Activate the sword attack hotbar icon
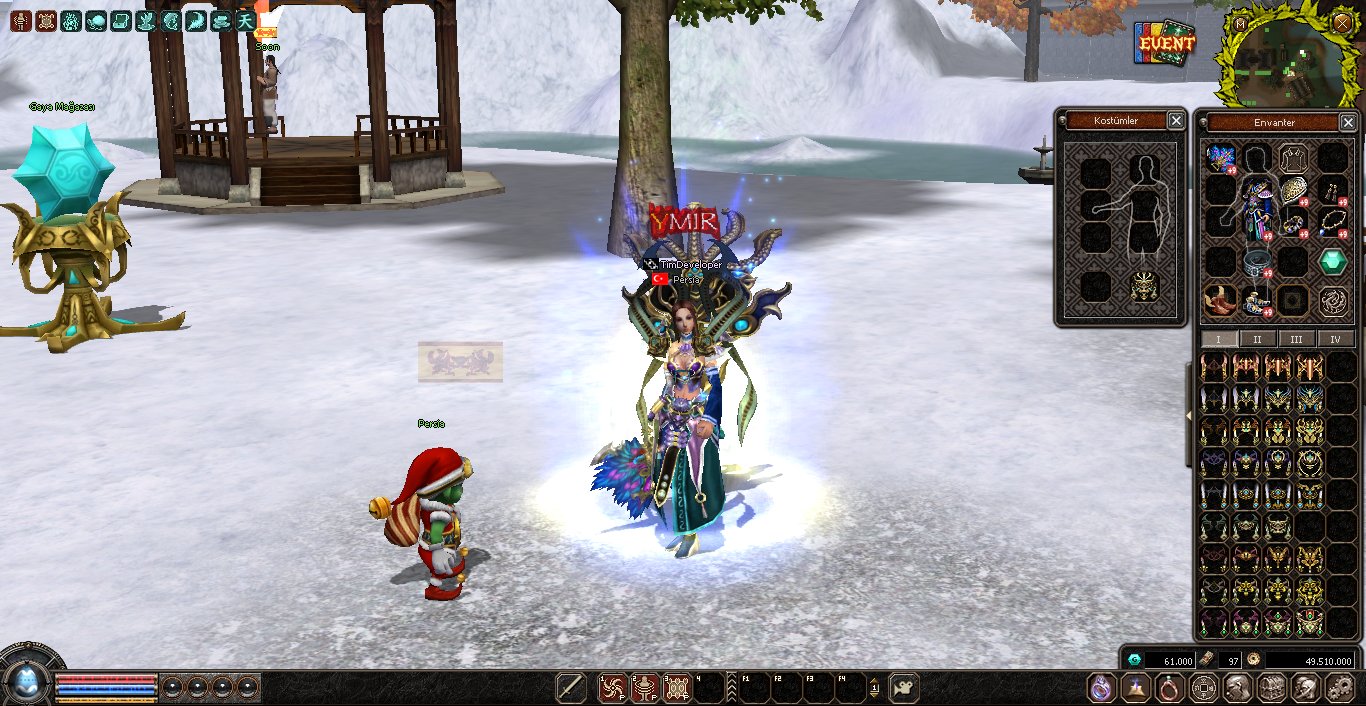The image size is (1366, 706). point(571,688)
